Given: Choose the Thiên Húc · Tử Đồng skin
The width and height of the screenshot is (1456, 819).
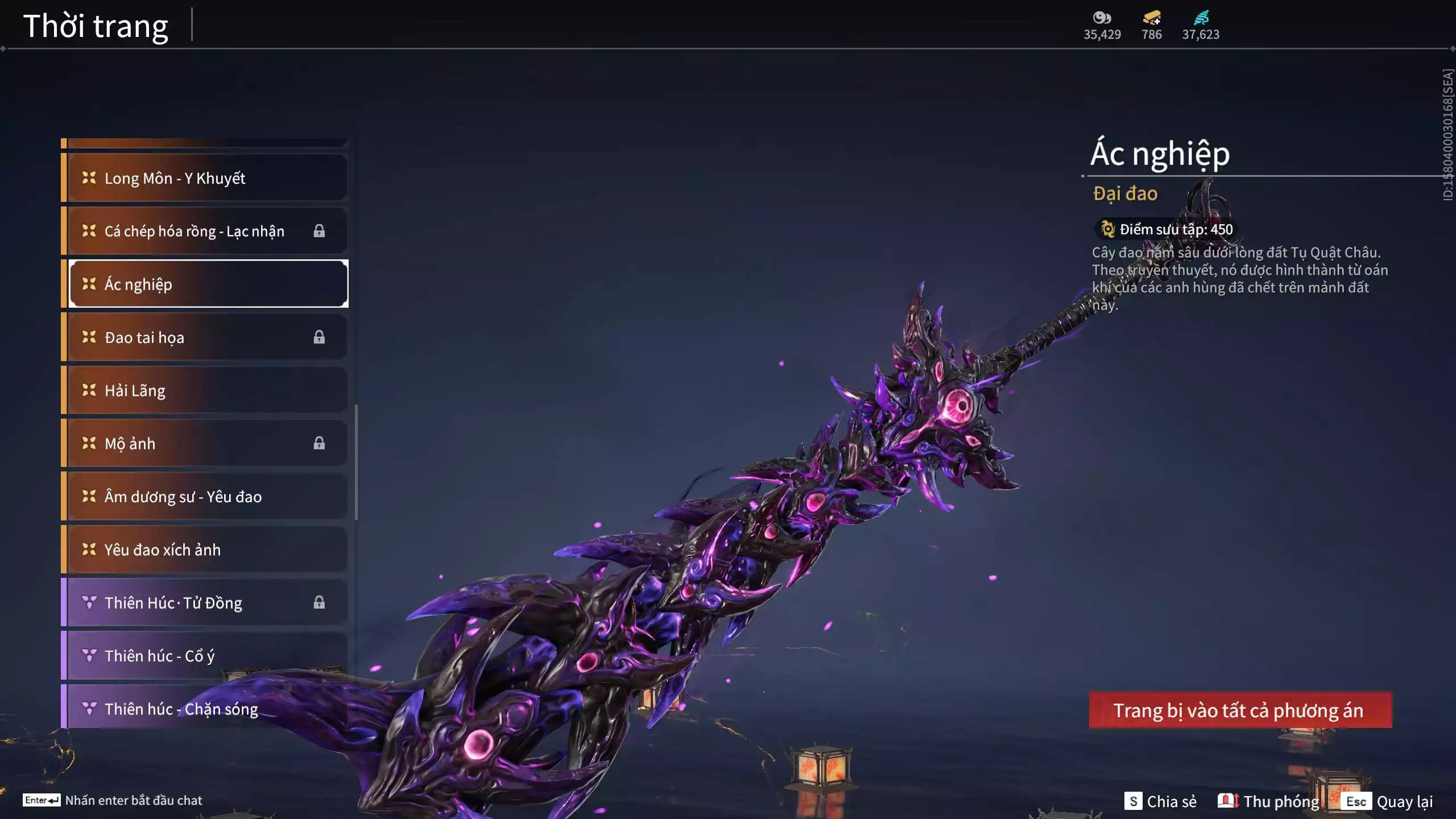Looking at the screenshot, I should coord(207,602).
